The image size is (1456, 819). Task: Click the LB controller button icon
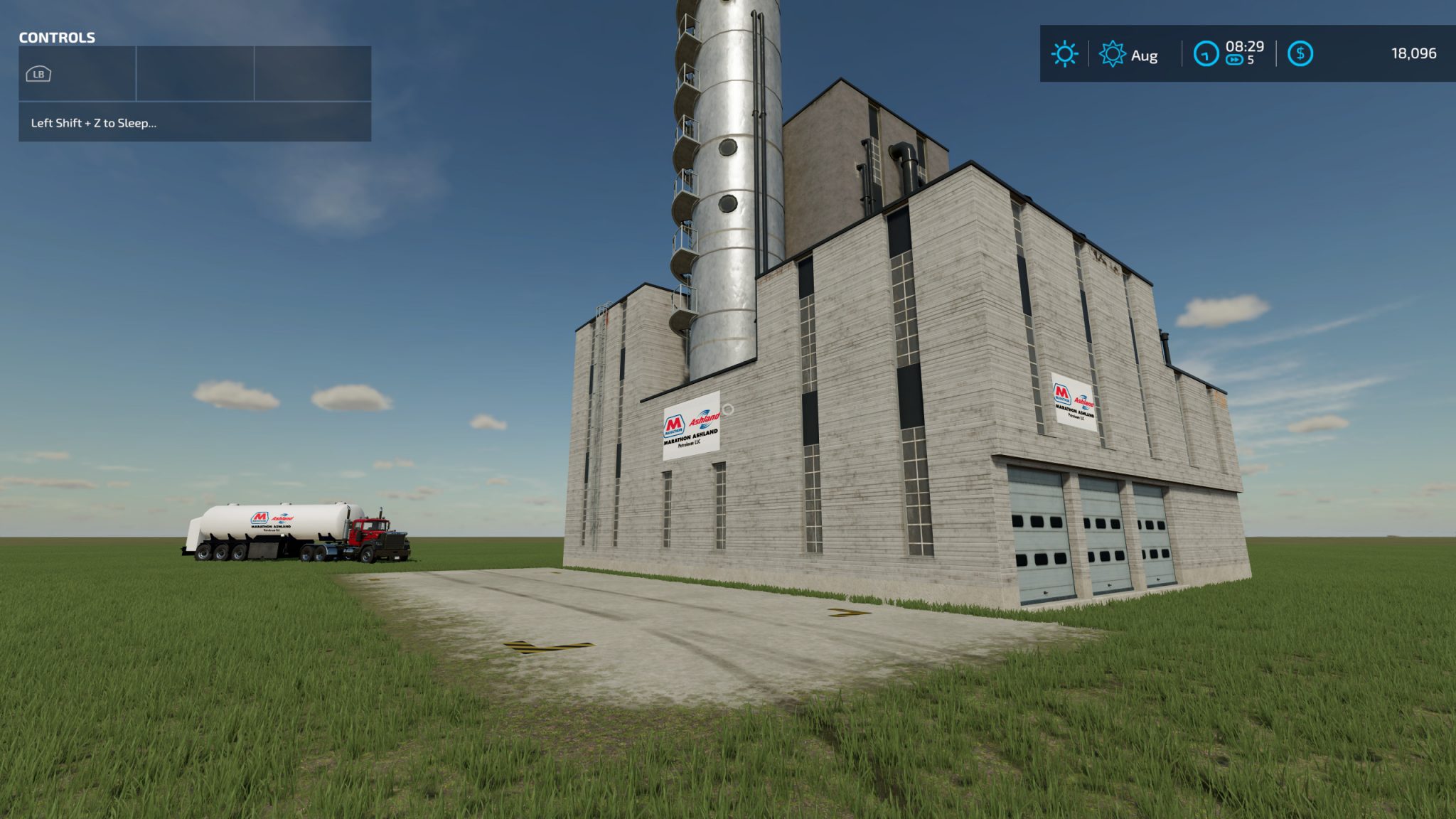tap(39, 73)
